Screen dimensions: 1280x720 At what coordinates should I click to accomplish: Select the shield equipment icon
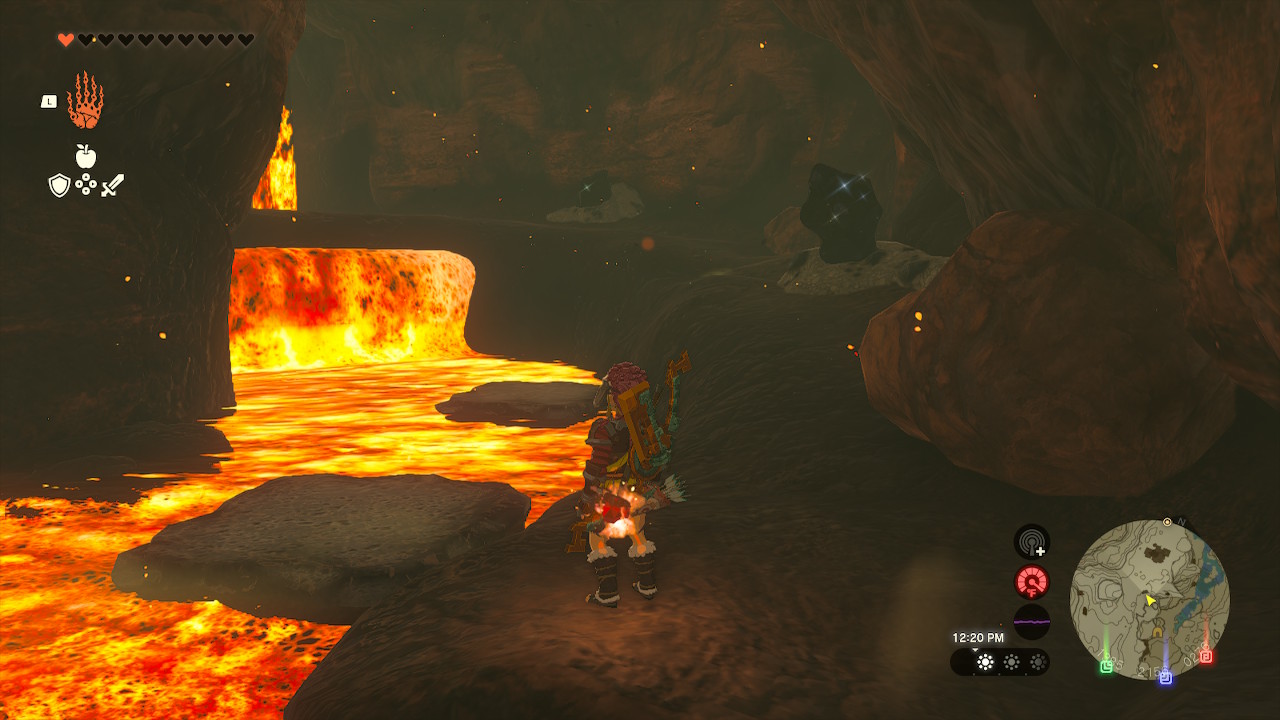click(x=59, y=185)
